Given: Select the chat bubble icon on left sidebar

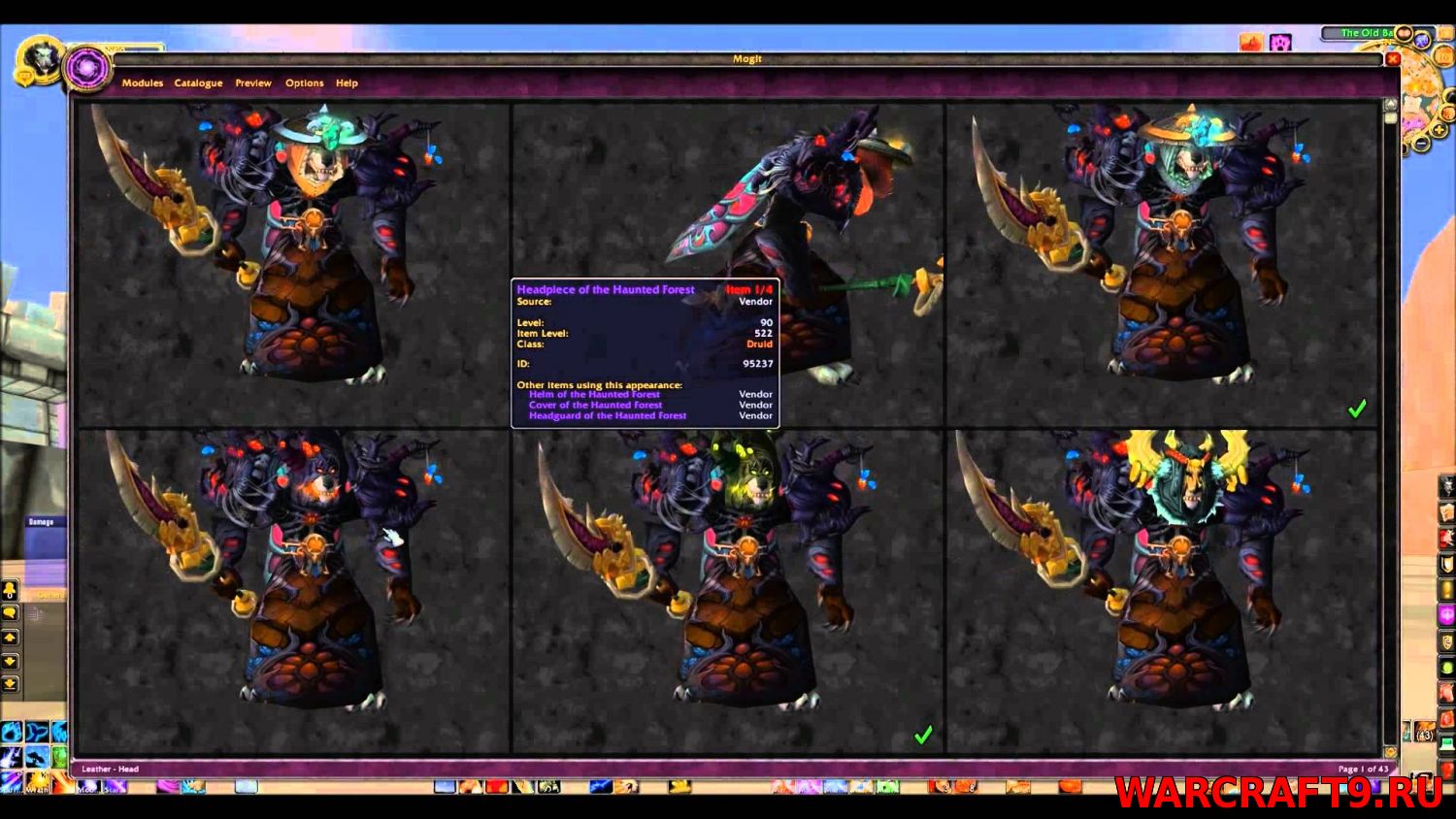Looking at the screenshot, I should 10,612.
